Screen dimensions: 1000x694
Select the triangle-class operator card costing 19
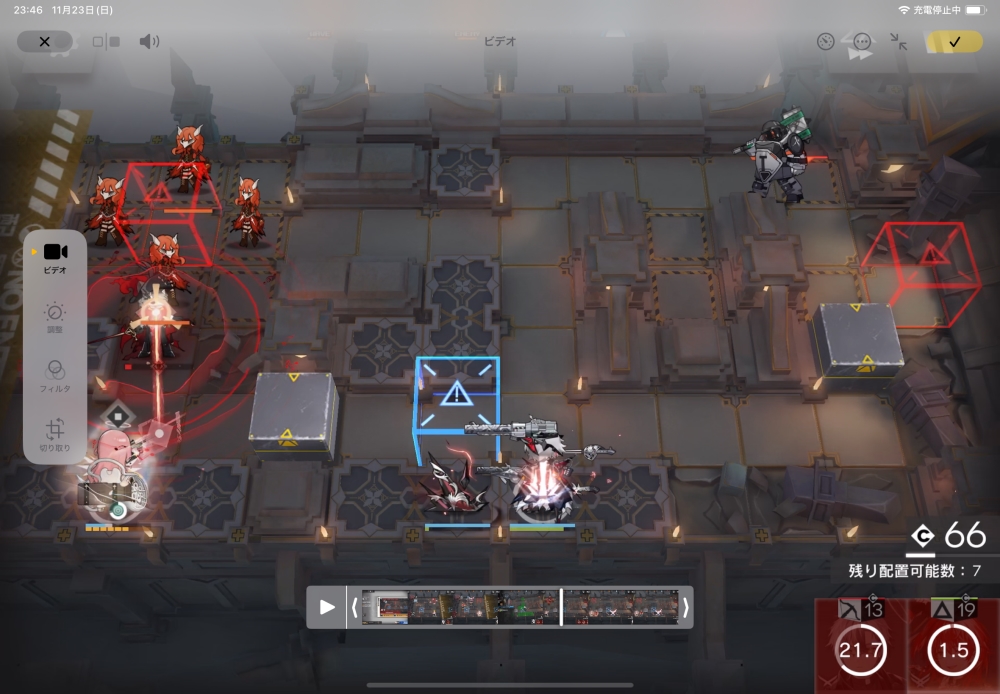[953, 647]
